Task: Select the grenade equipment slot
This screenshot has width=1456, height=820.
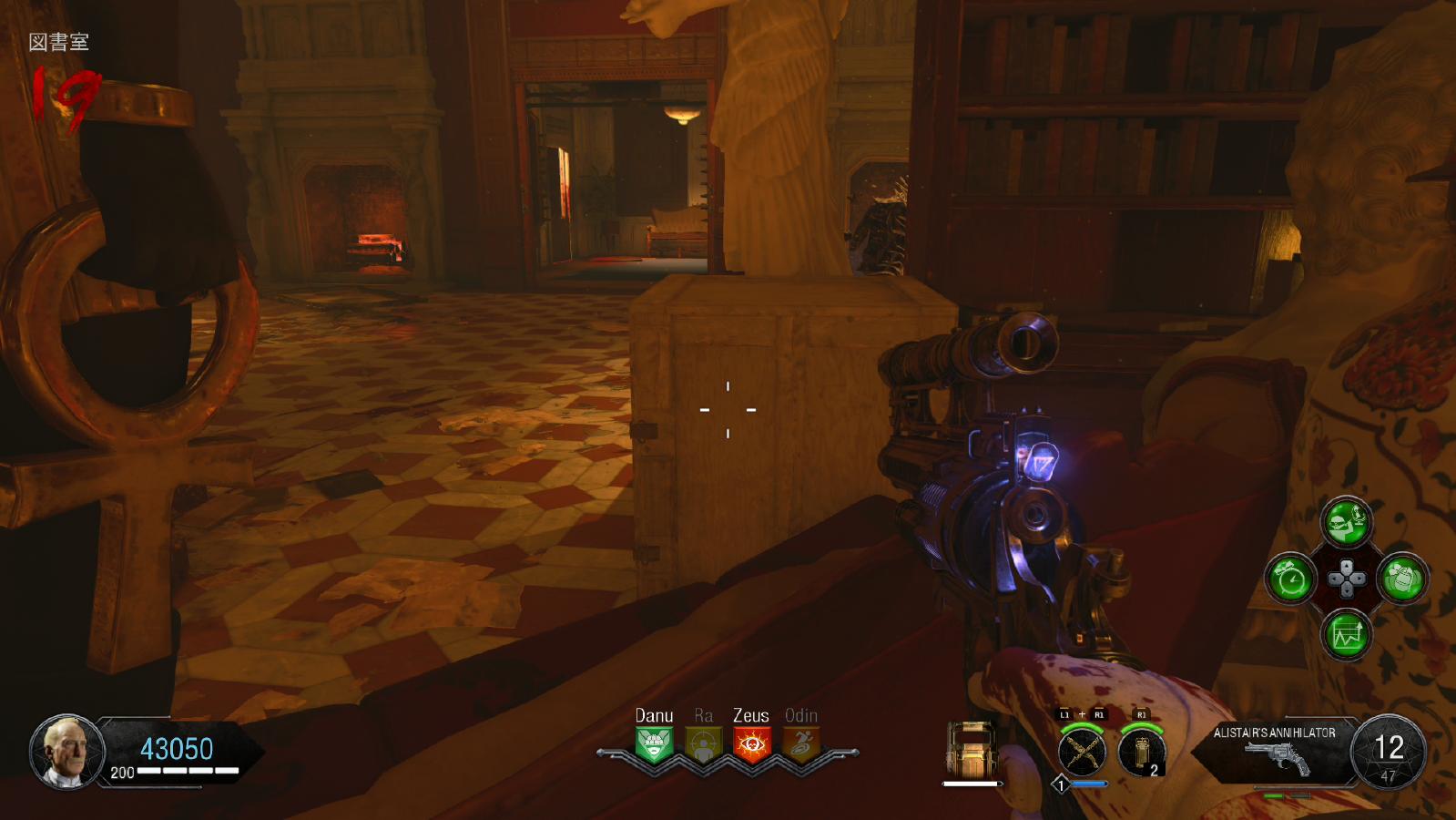Action: pos(1142,753)
